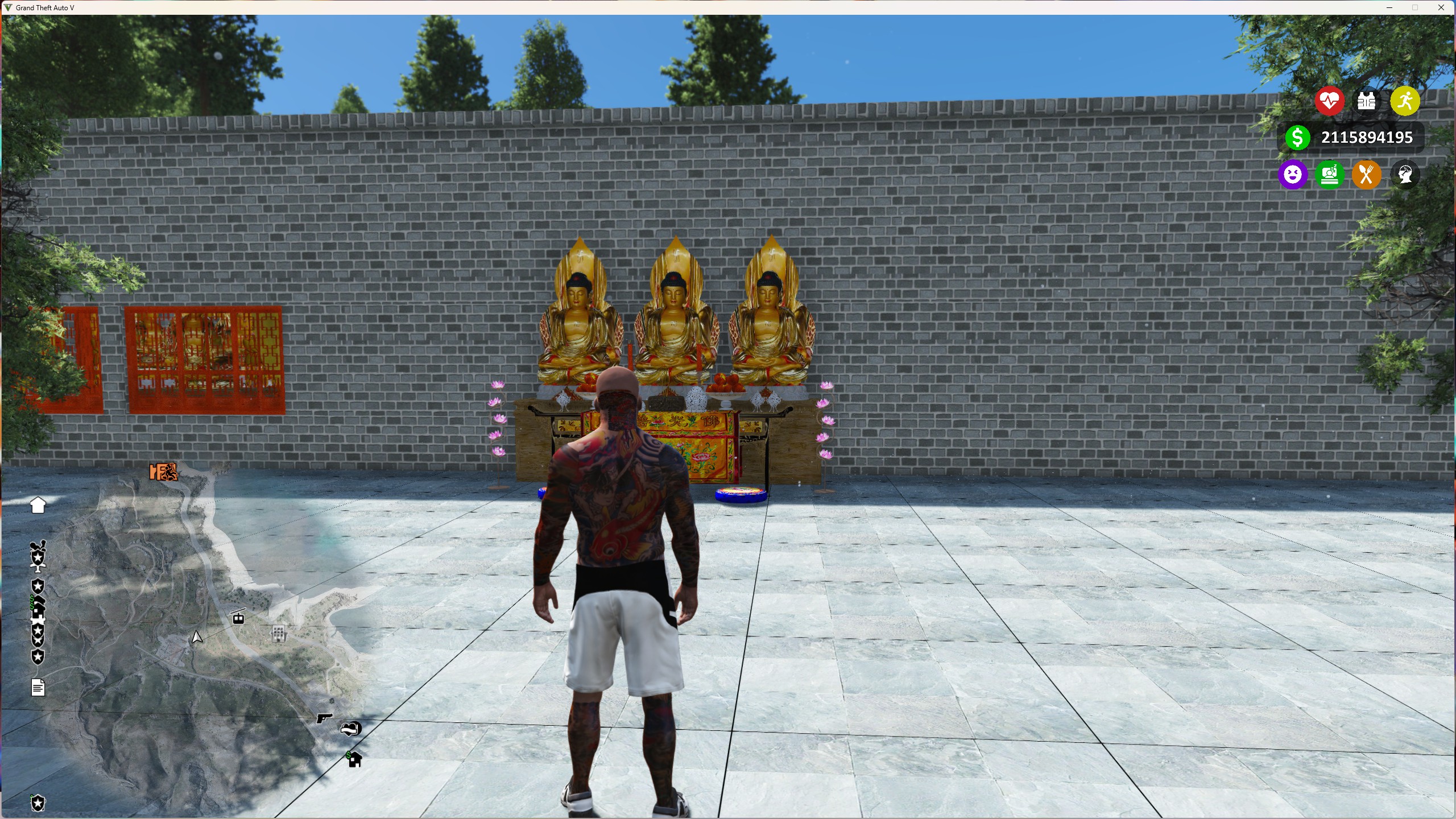Click the orange job marker atop the minimap

(x=163, y=472)
